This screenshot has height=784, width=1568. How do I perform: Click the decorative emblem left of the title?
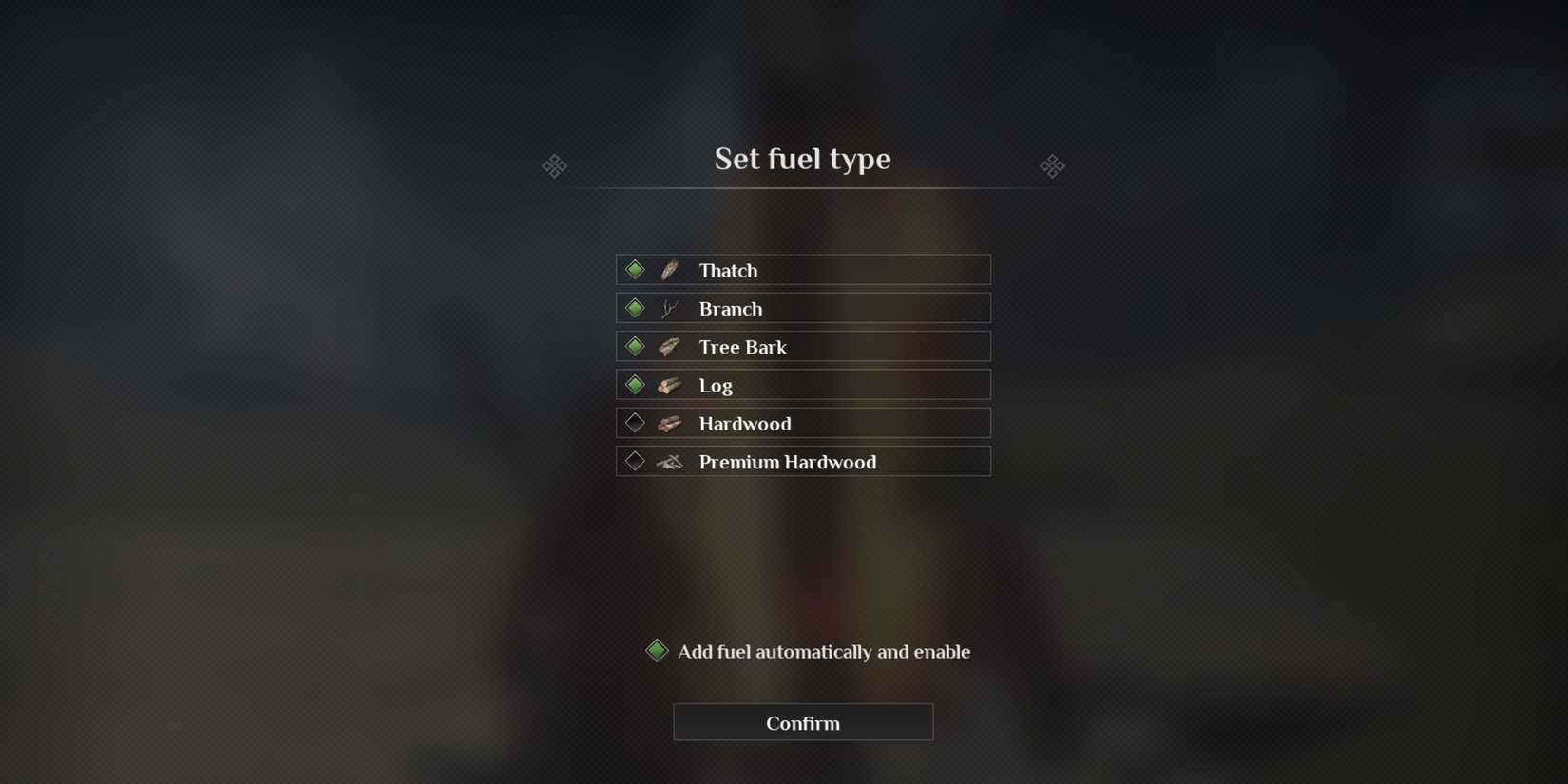point(554,165)
